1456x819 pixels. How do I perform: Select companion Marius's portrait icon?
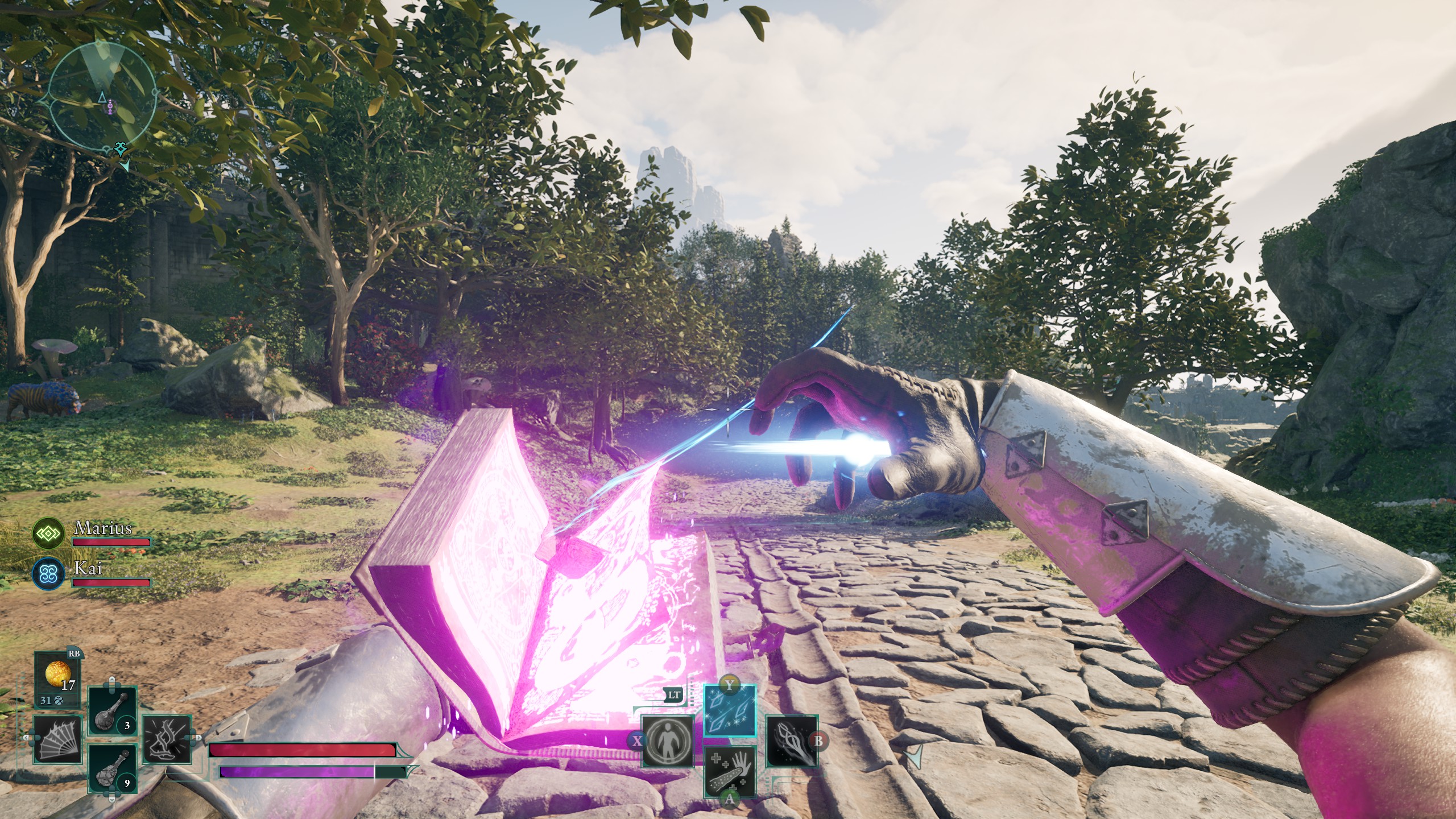click(x=48, y=533)
